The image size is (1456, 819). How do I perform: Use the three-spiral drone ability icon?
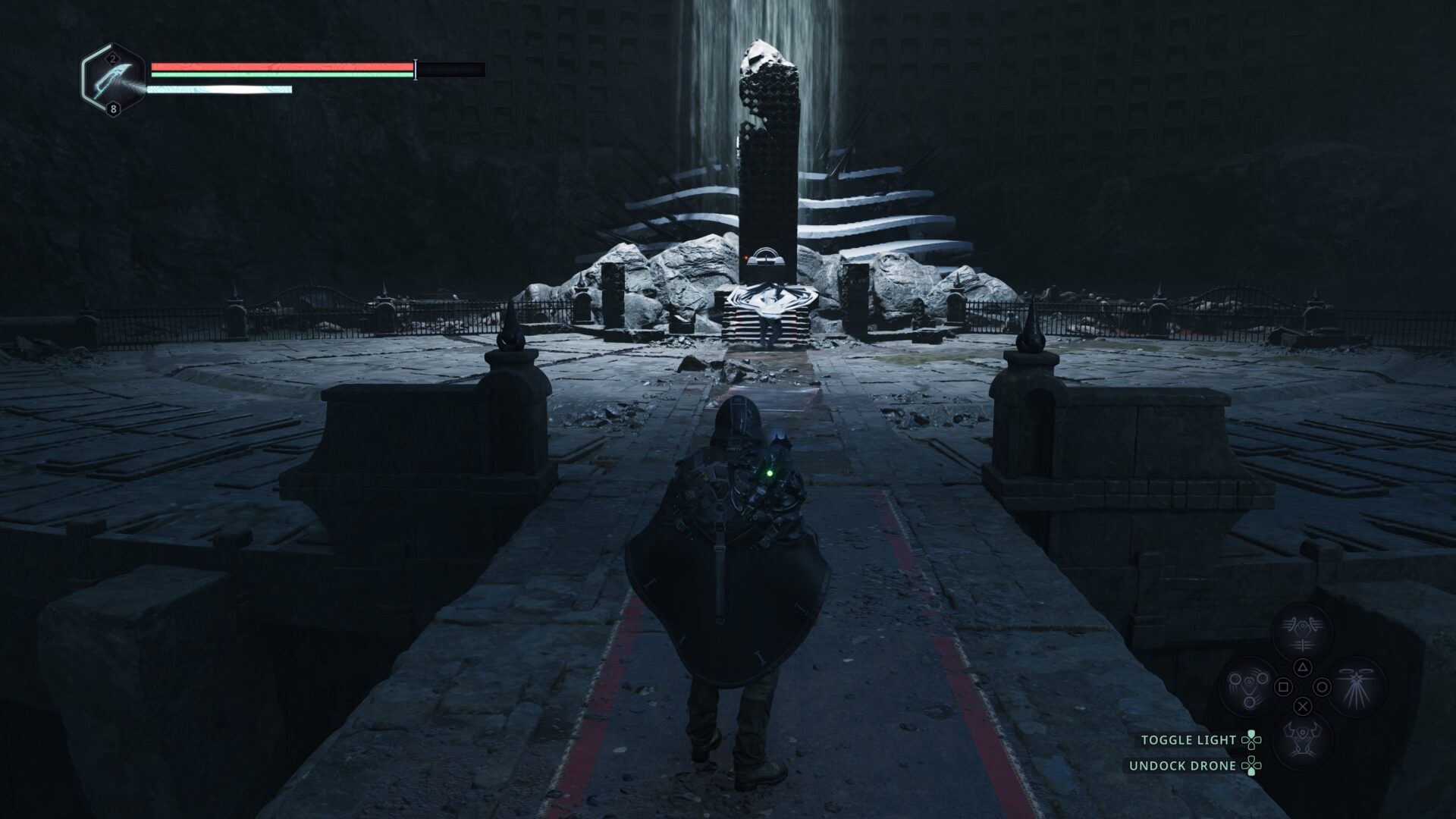1248,687
